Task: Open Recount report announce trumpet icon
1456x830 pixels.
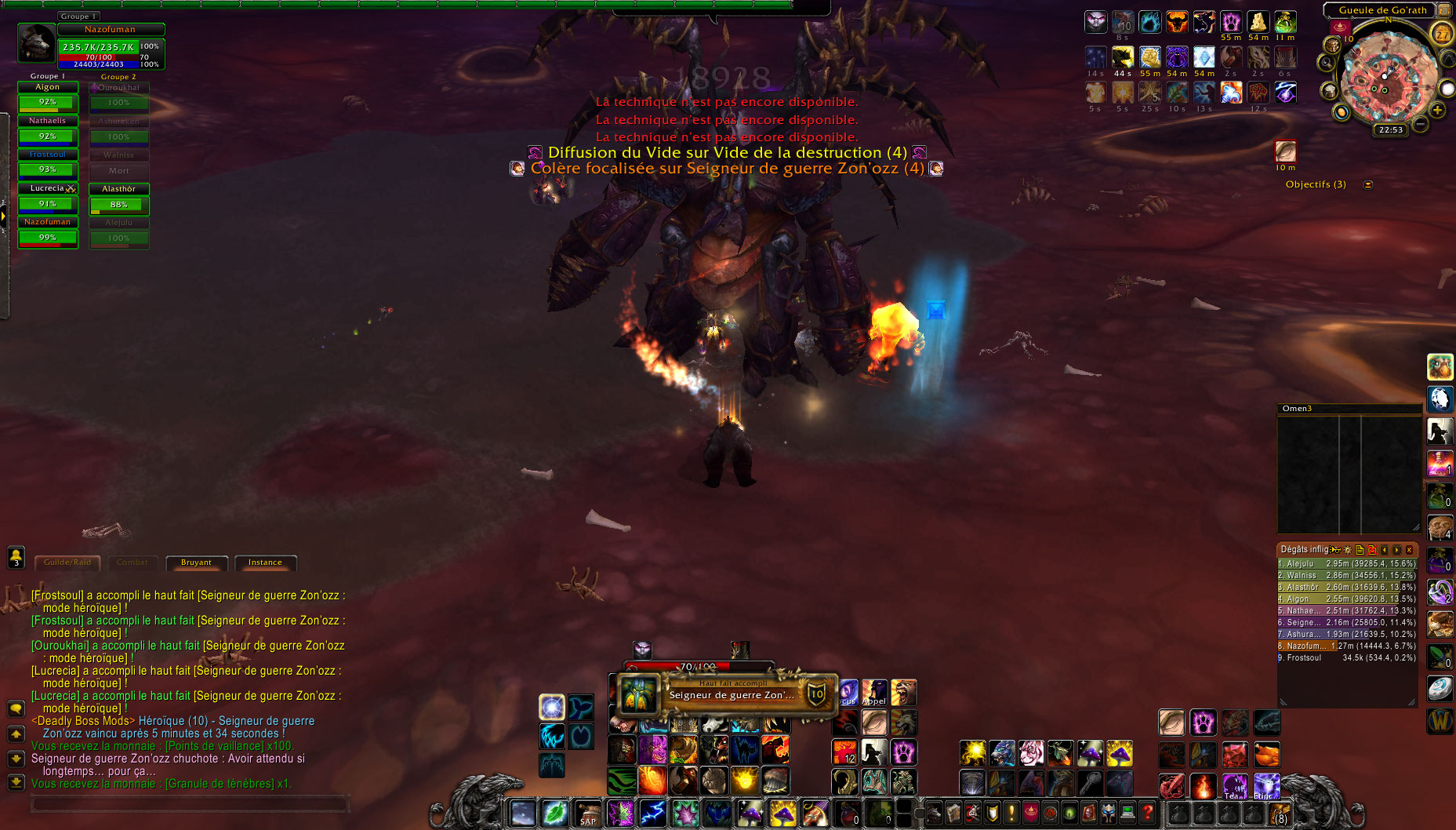Action: 1335,551
